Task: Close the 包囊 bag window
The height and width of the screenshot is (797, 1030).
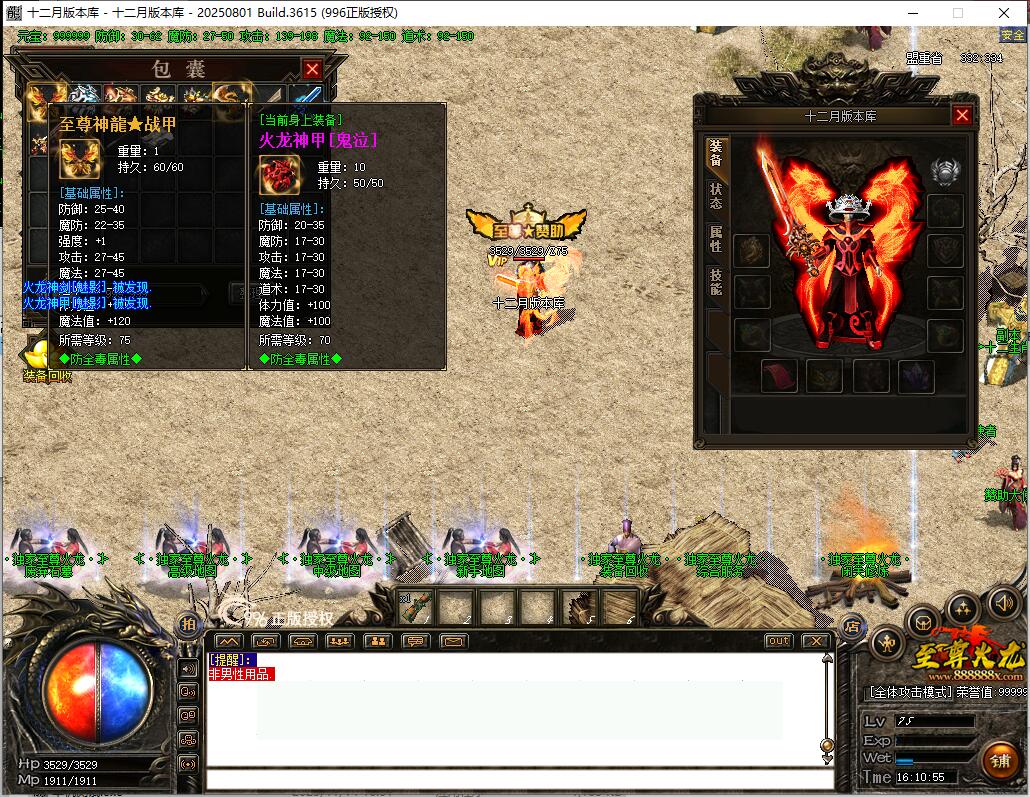Action: point(312,69)
